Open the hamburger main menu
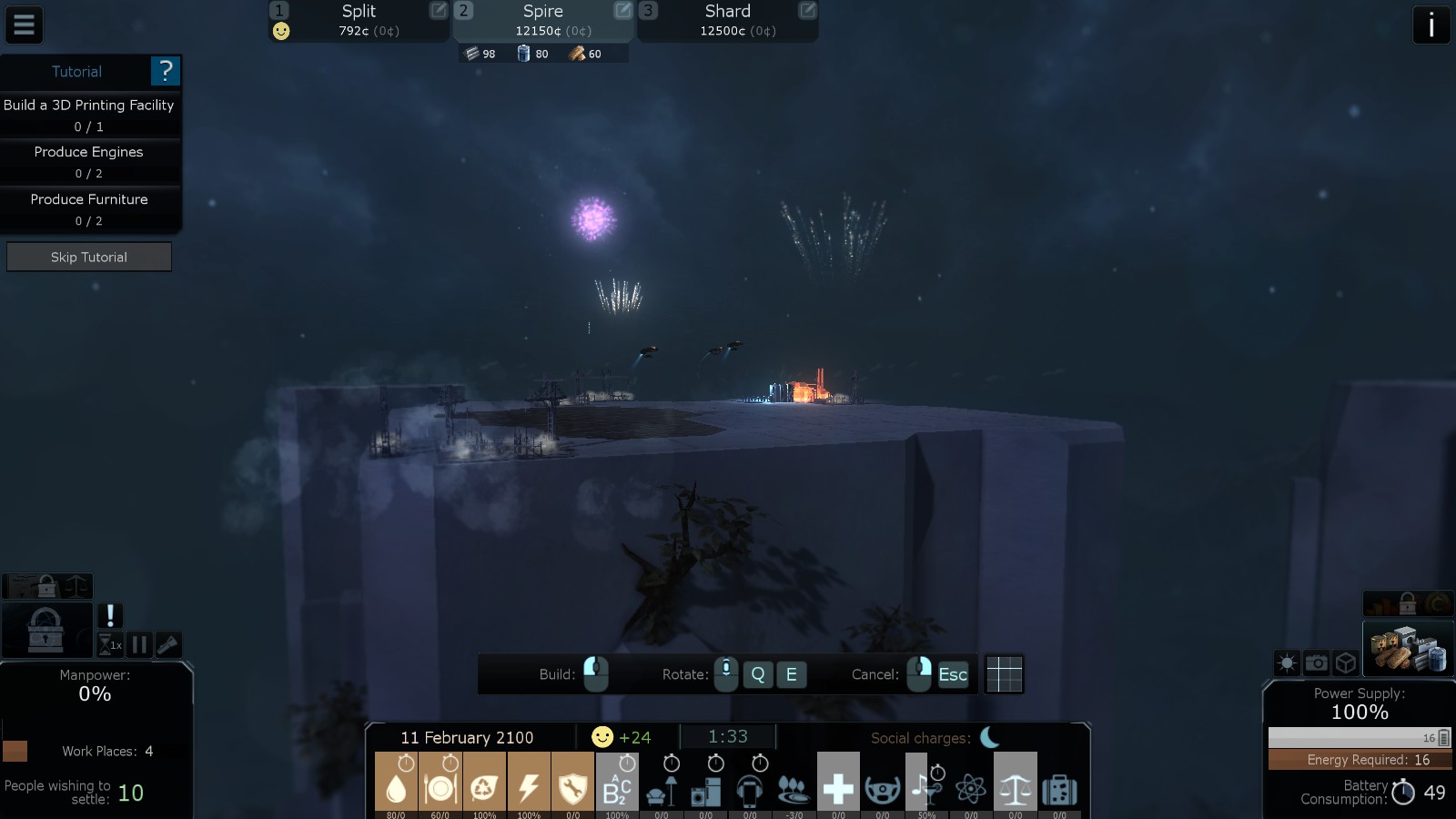The height and width of the screenshot is (819, 1456). point(24,25)
